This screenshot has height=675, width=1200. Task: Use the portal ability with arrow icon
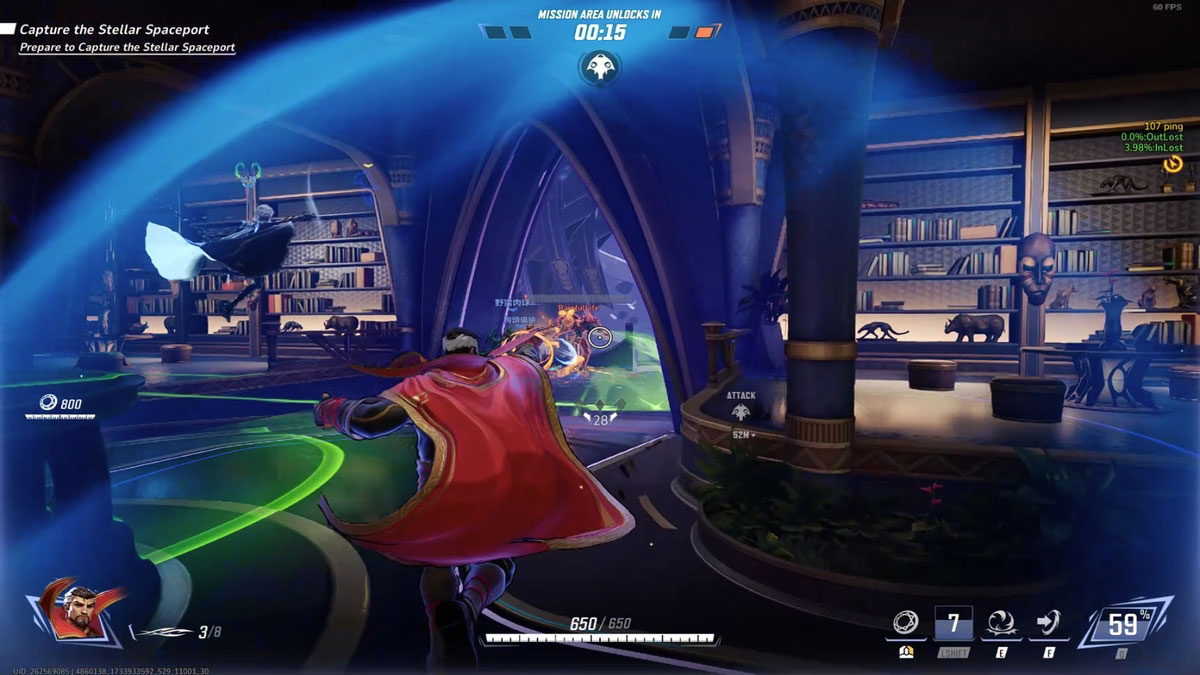point(1049,624)
